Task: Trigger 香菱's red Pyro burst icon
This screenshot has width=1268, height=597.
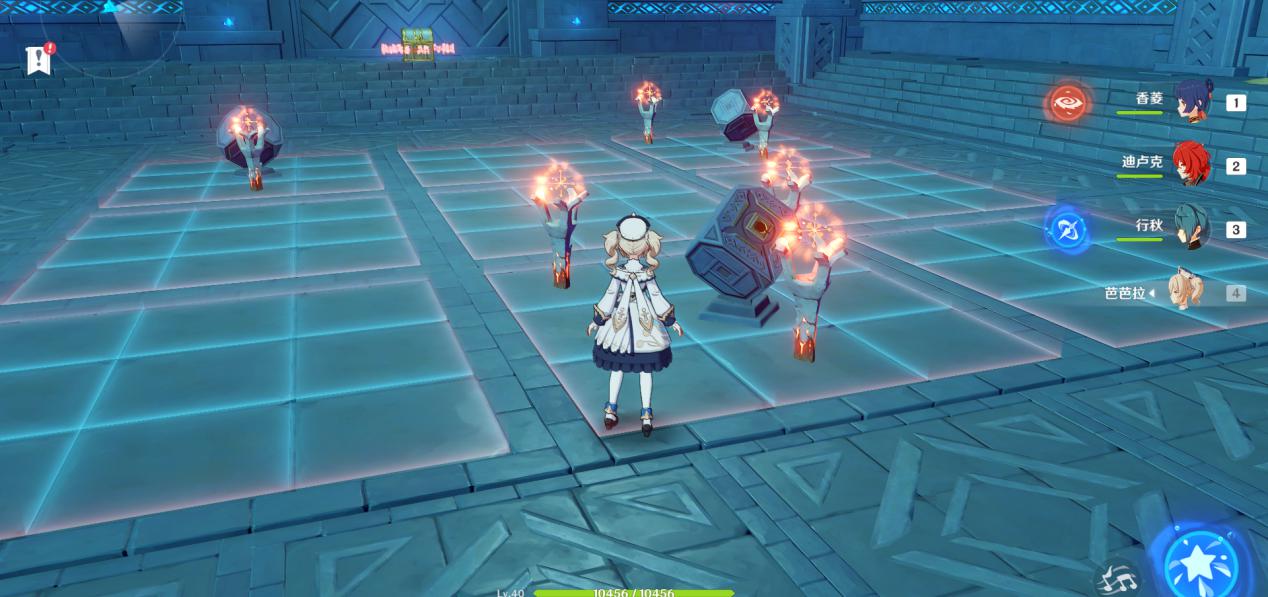Action: (1067, 103)
